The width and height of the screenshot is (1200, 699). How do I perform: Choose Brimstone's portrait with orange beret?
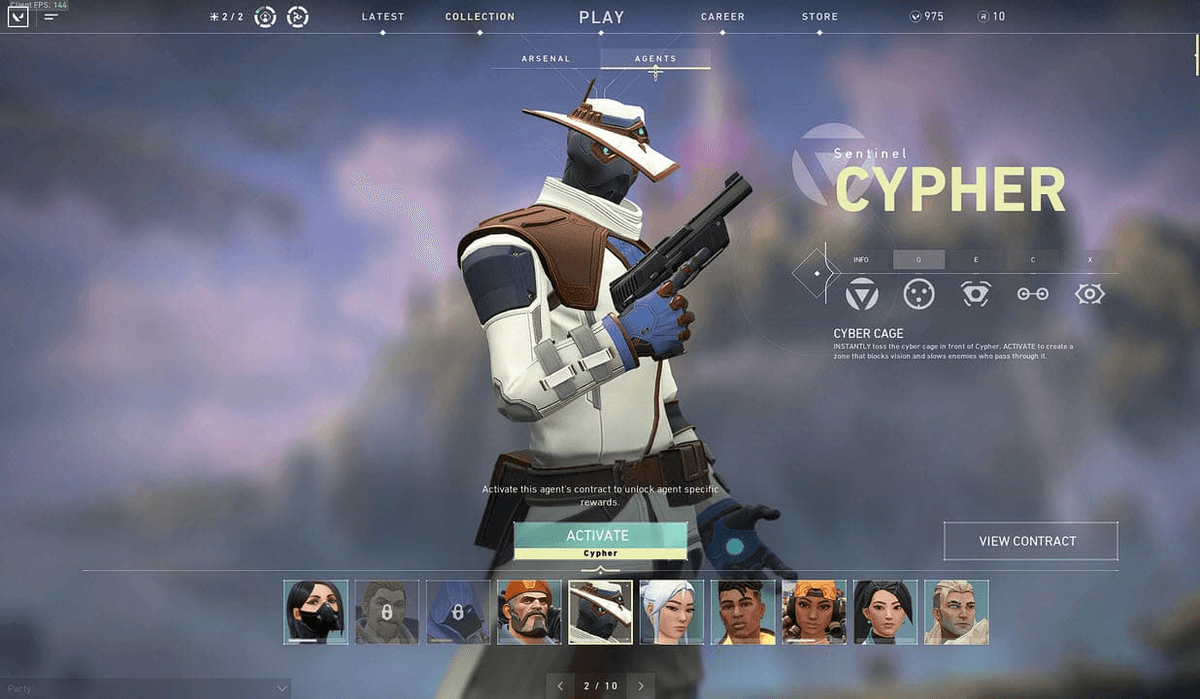[x=529, y=612]
